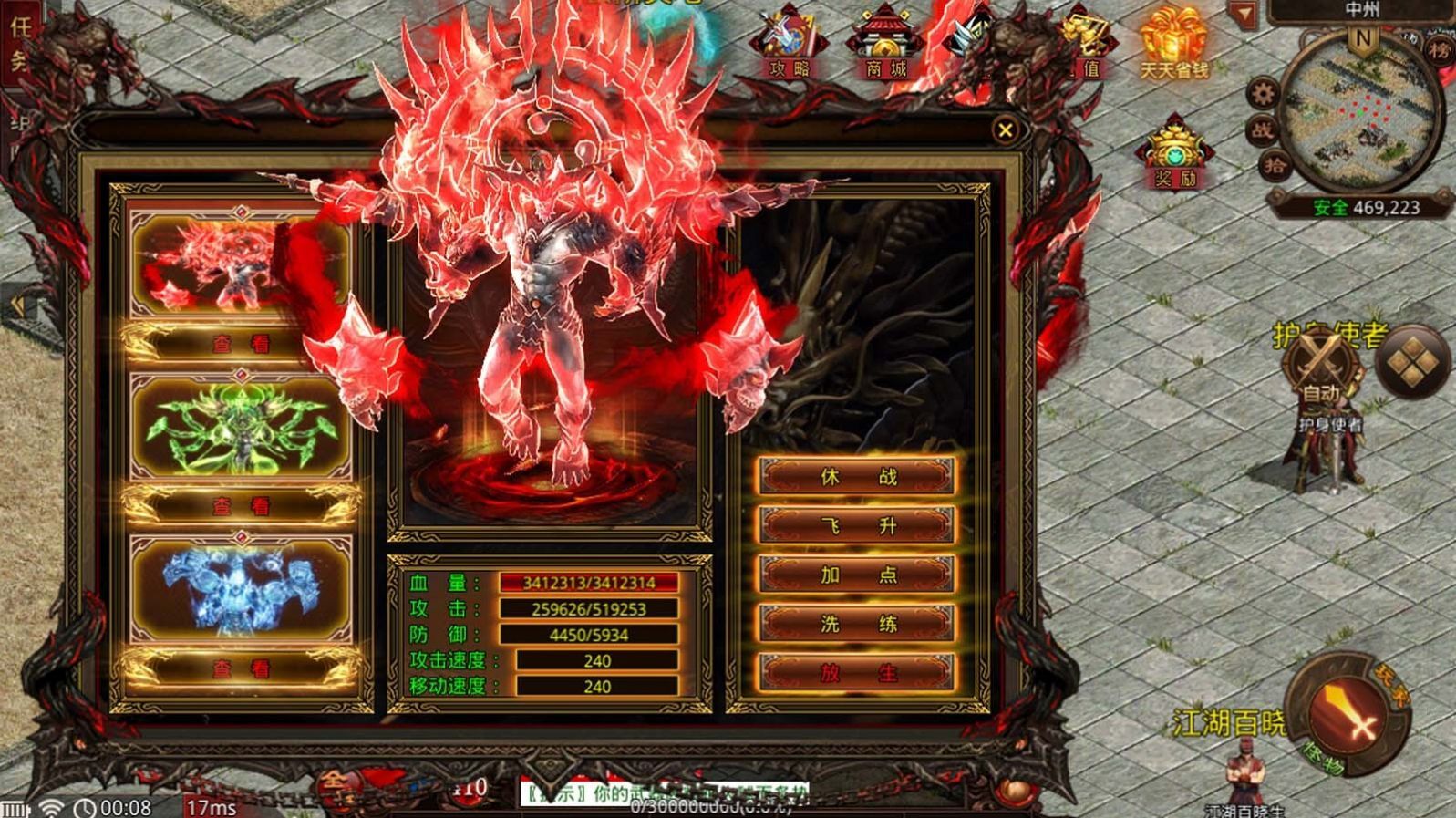This screenshot has width=1456, height=818.
Task: Click 查看 under the green creature
Action: point(241,506)
